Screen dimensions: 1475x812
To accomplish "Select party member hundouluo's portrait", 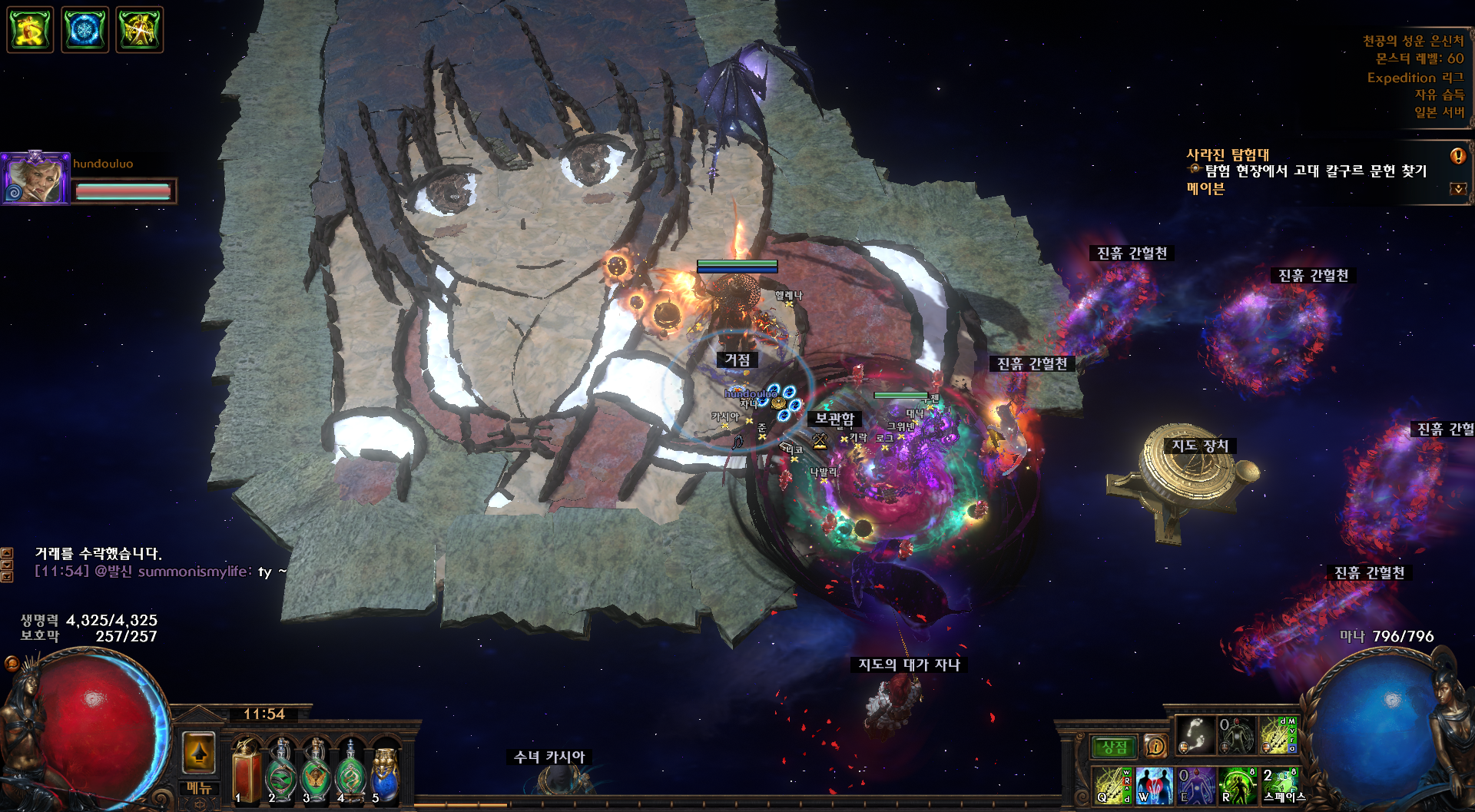I will point(35,178).
